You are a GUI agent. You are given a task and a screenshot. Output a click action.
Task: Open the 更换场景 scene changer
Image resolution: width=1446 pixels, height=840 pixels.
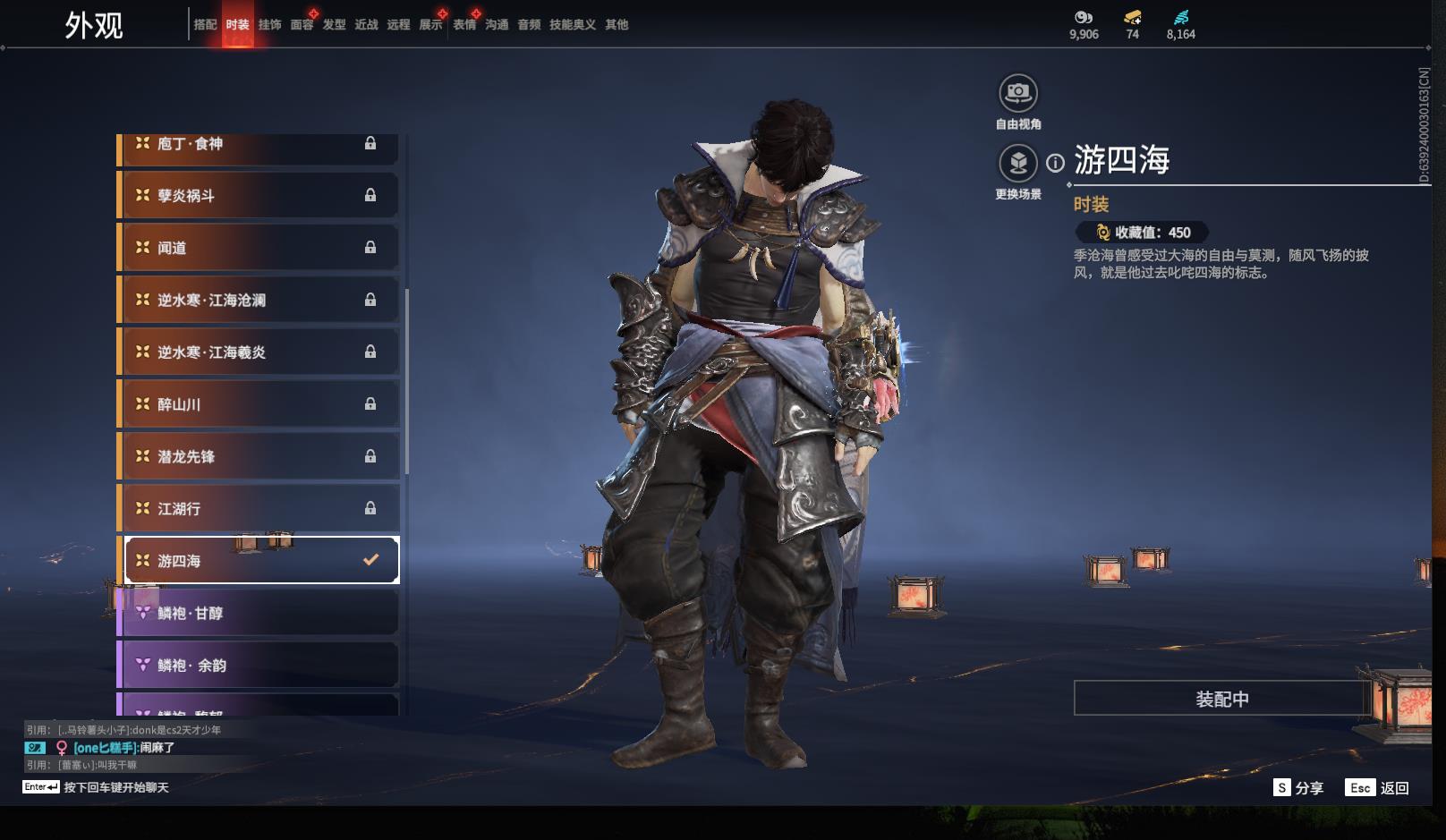[1017, 164]
